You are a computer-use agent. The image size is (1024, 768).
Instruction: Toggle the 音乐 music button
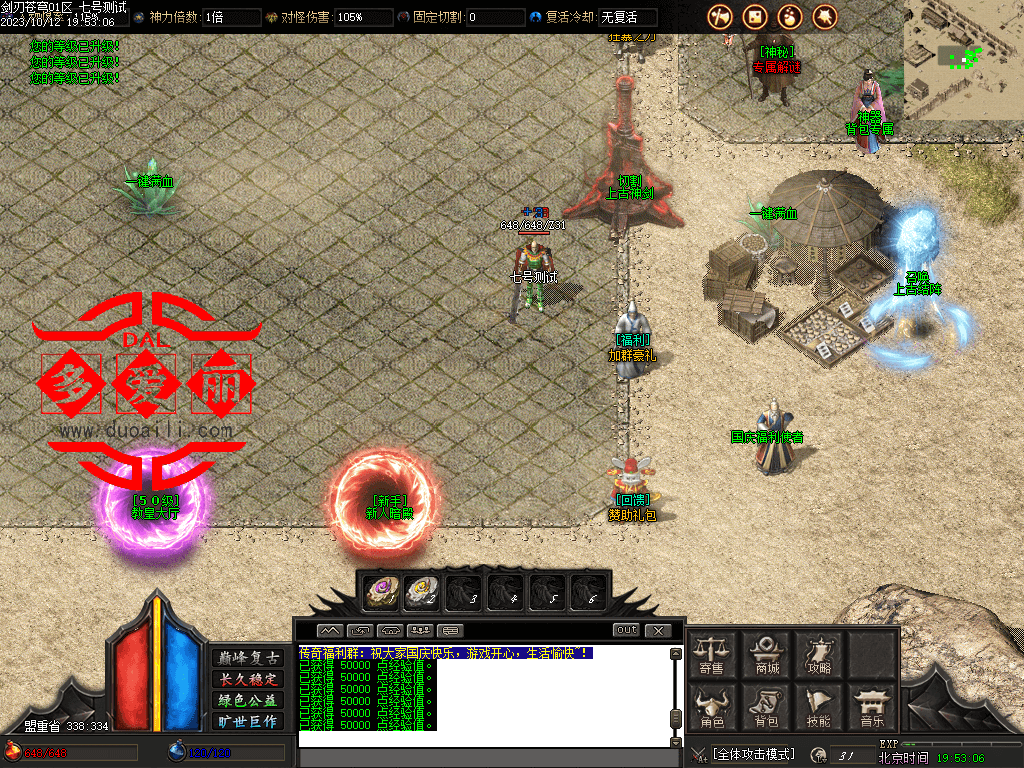pyautogui.click(x=872, y=707)
